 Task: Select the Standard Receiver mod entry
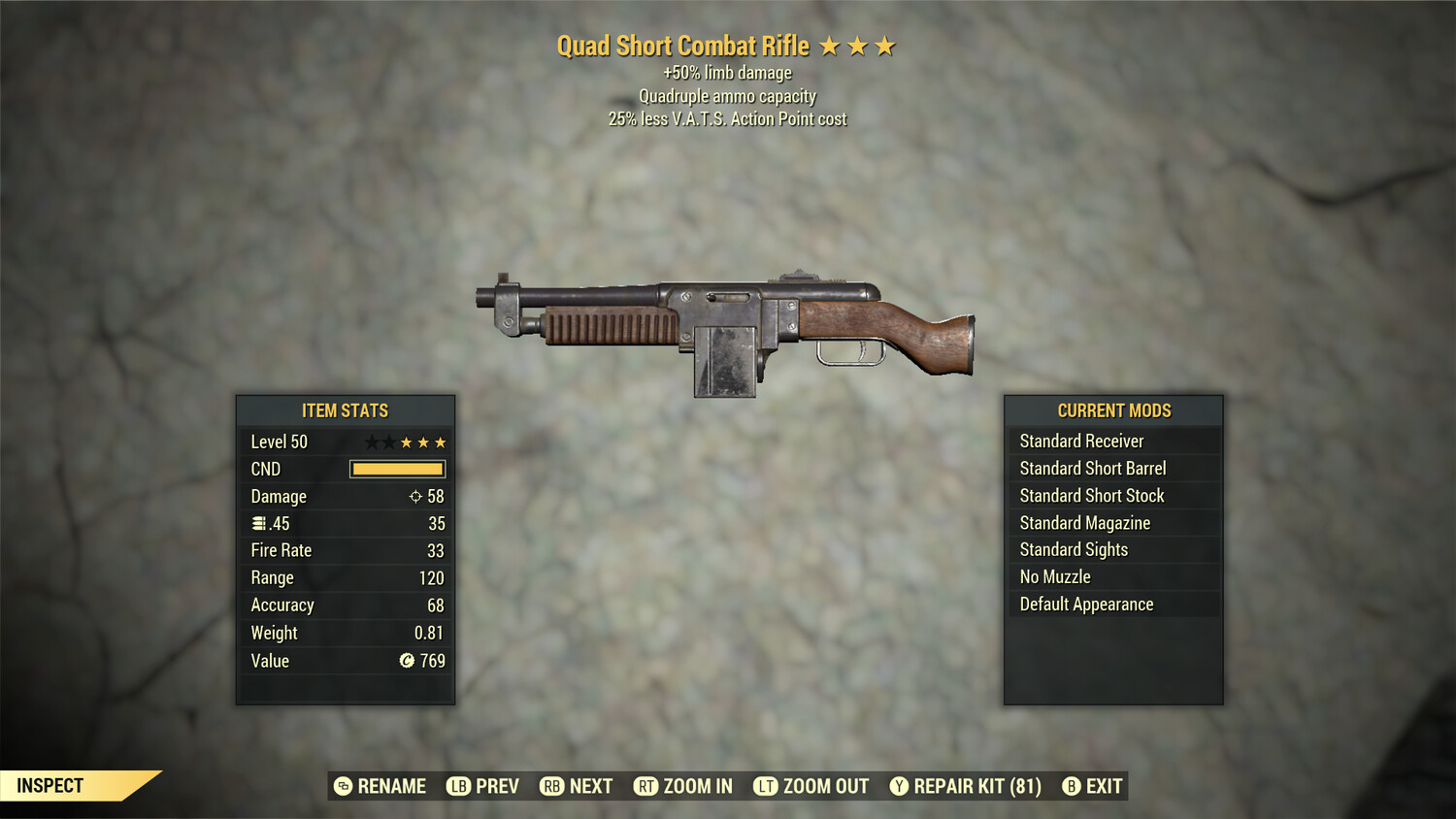[x=1082, y=441]
